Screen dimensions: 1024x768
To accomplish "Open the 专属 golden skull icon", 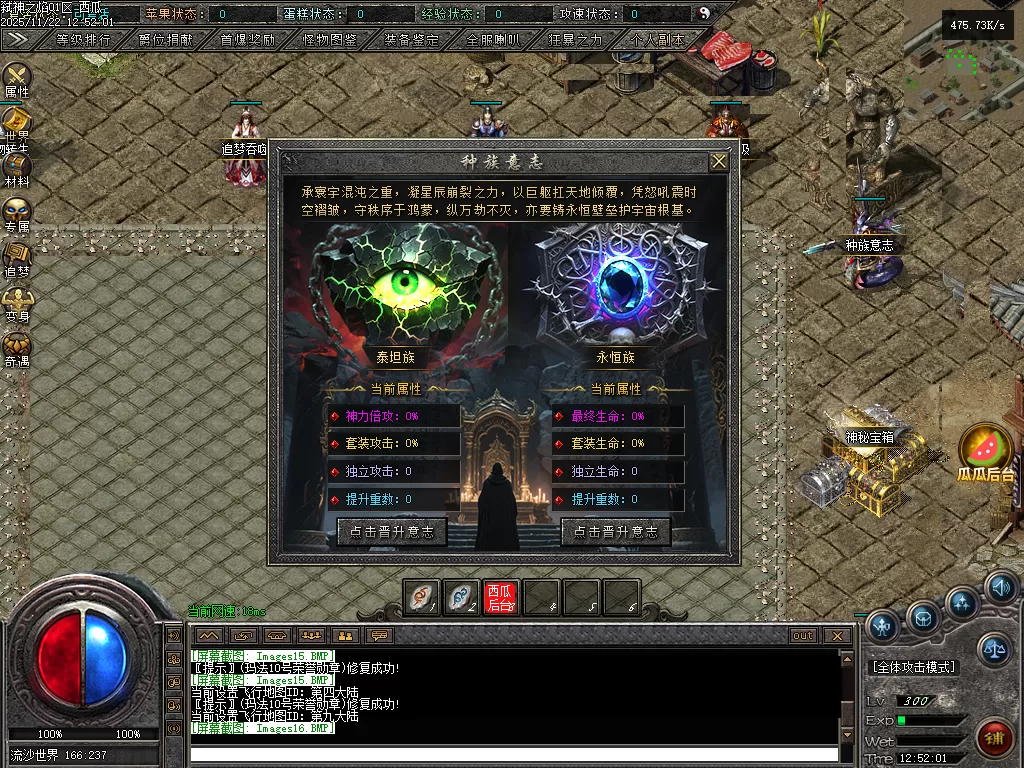I will tap(17, 213).
